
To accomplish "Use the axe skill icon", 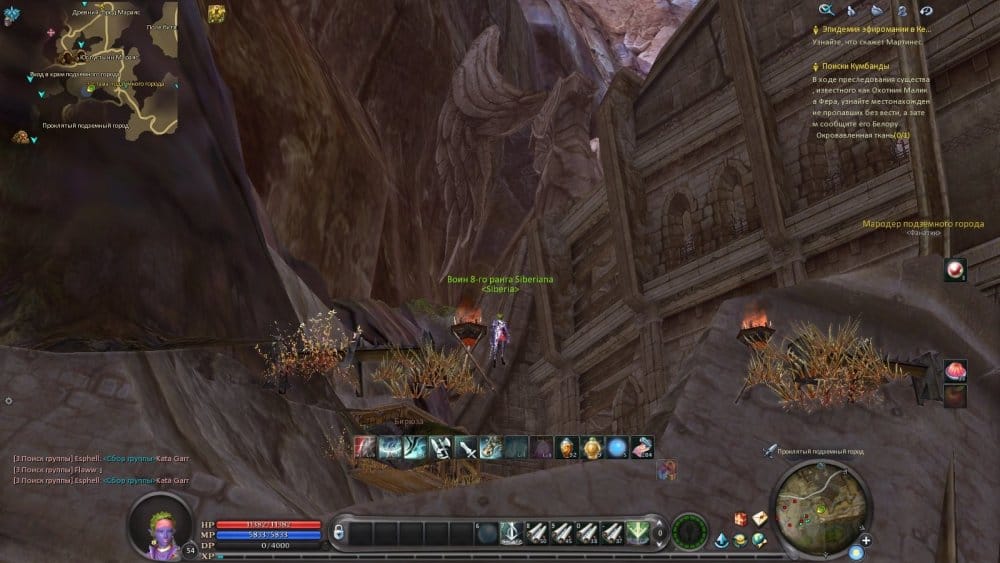I will point(441,448).
